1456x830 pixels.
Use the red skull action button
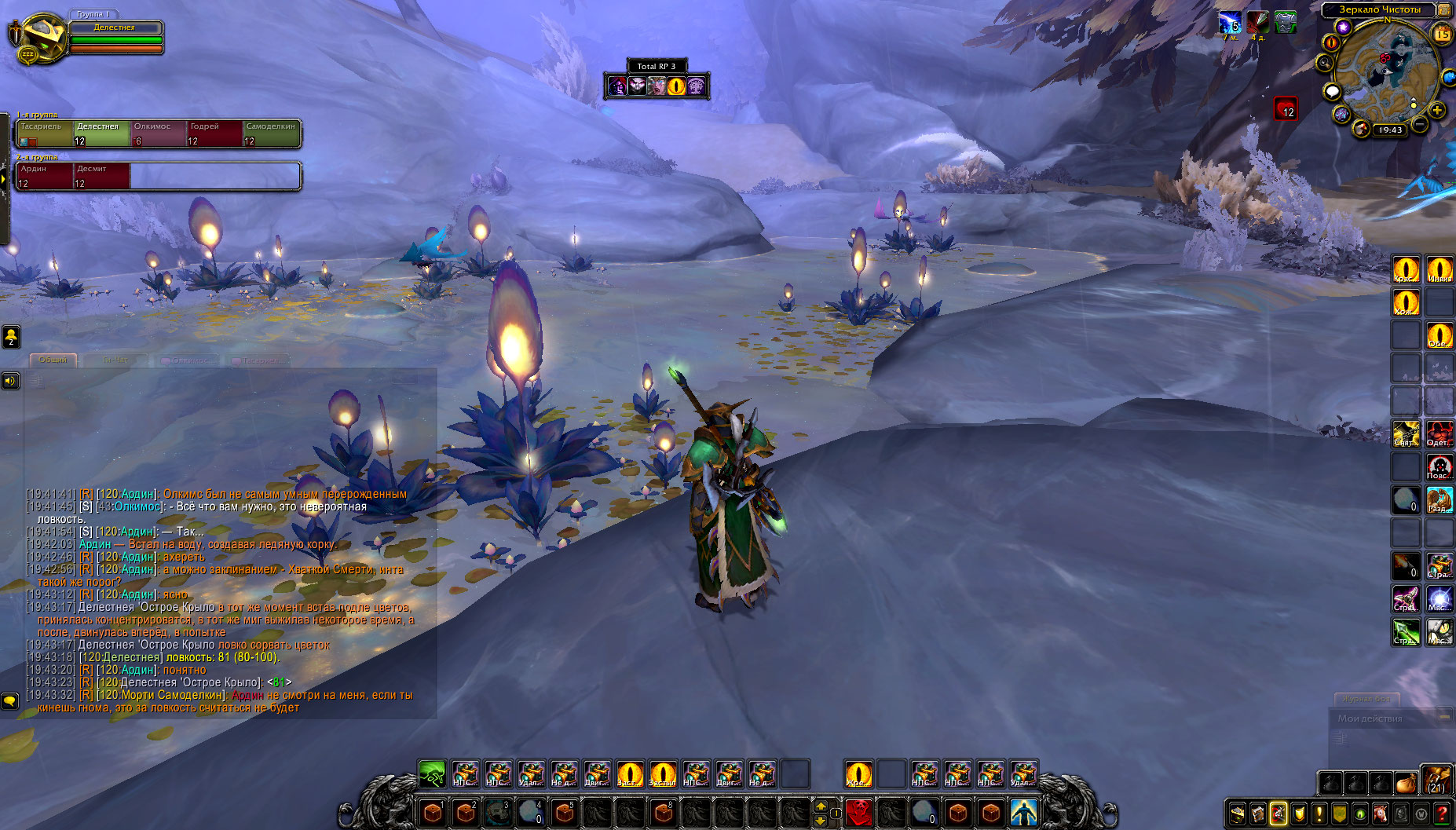(x=859, y=812)
